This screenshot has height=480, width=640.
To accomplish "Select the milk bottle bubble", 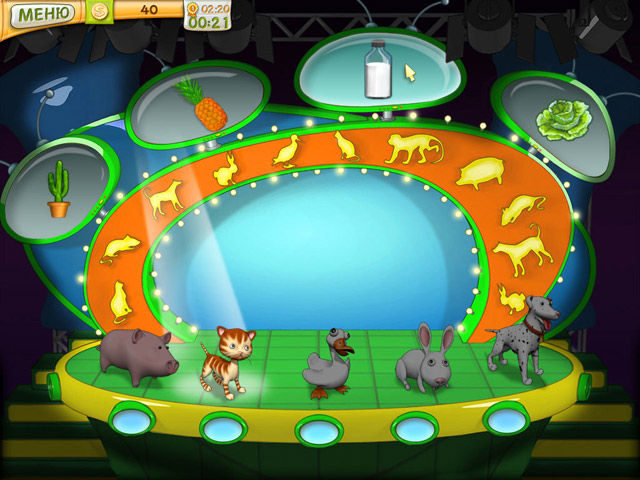I will [x=378, y=69].
